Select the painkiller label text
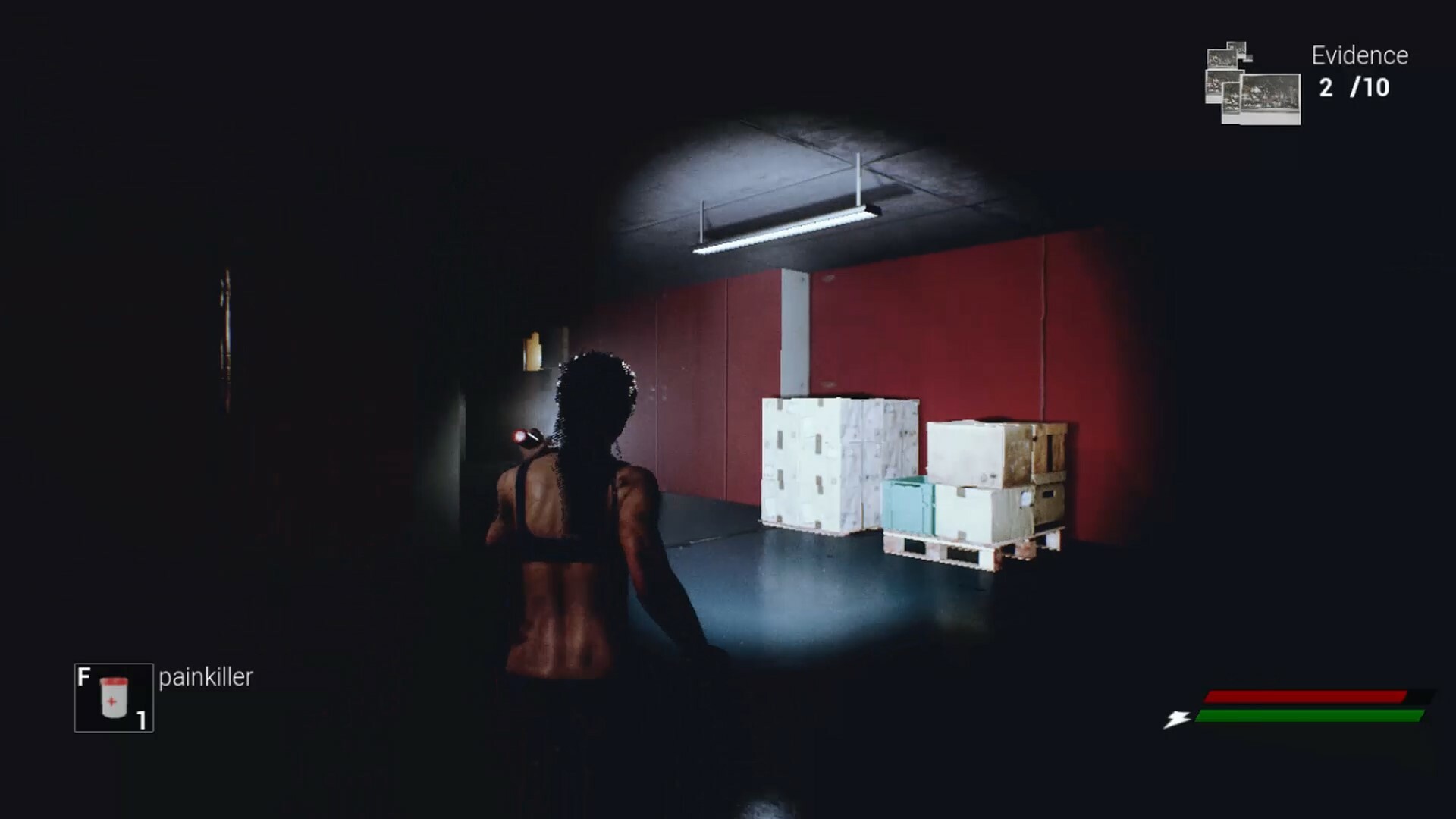 pos(203,679)
